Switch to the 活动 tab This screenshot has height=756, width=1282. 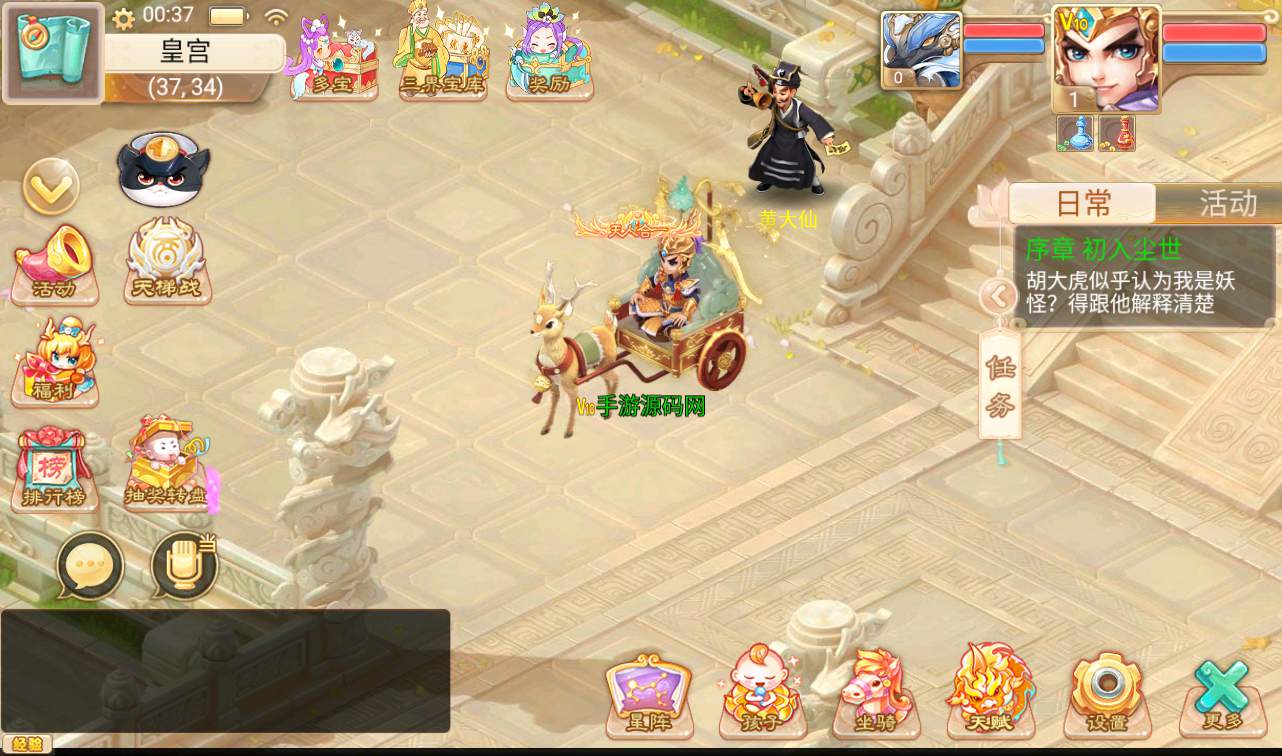1226,204
